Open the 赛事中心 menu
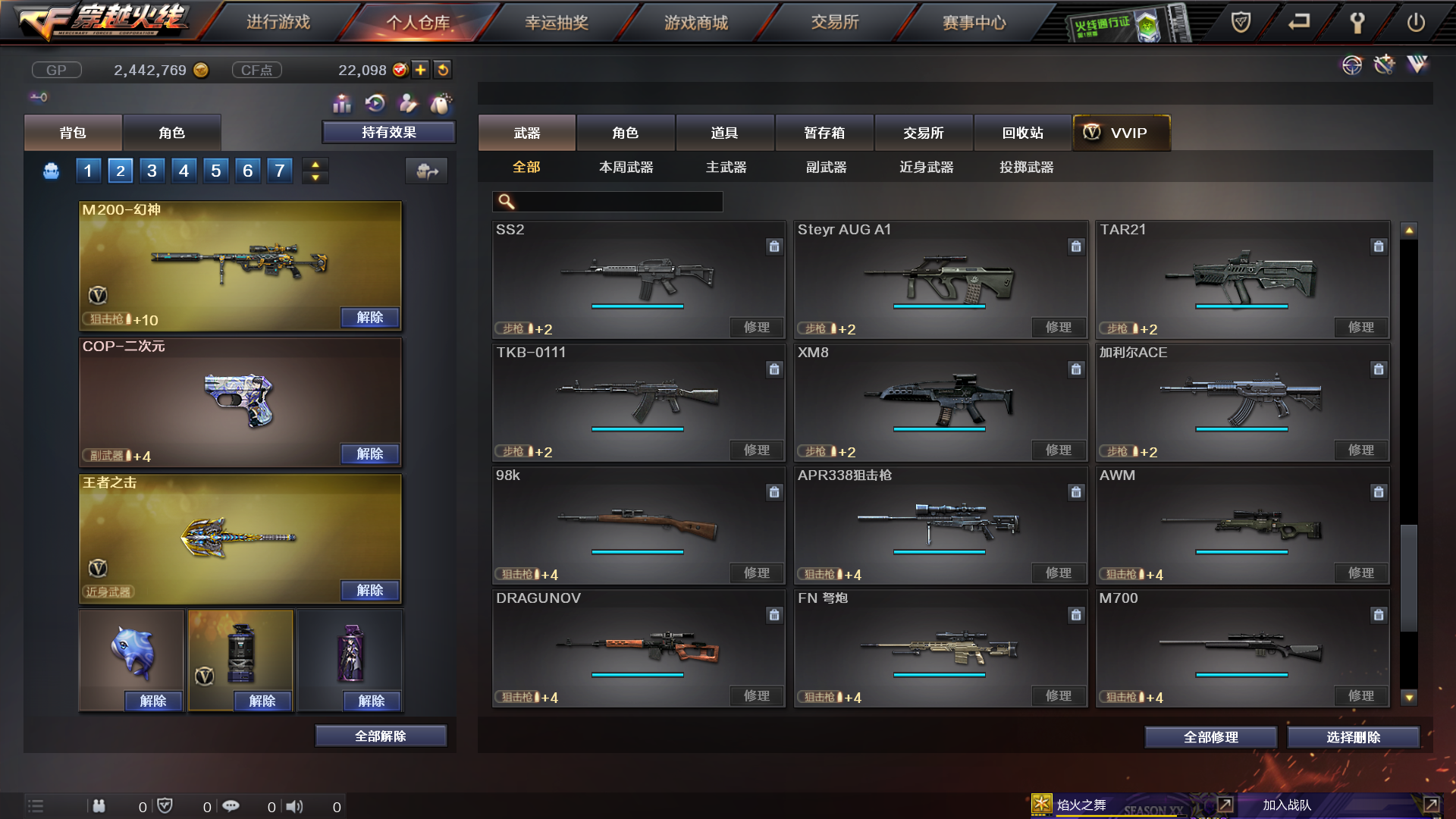The image size is (1456, 819). click(974, 23)
